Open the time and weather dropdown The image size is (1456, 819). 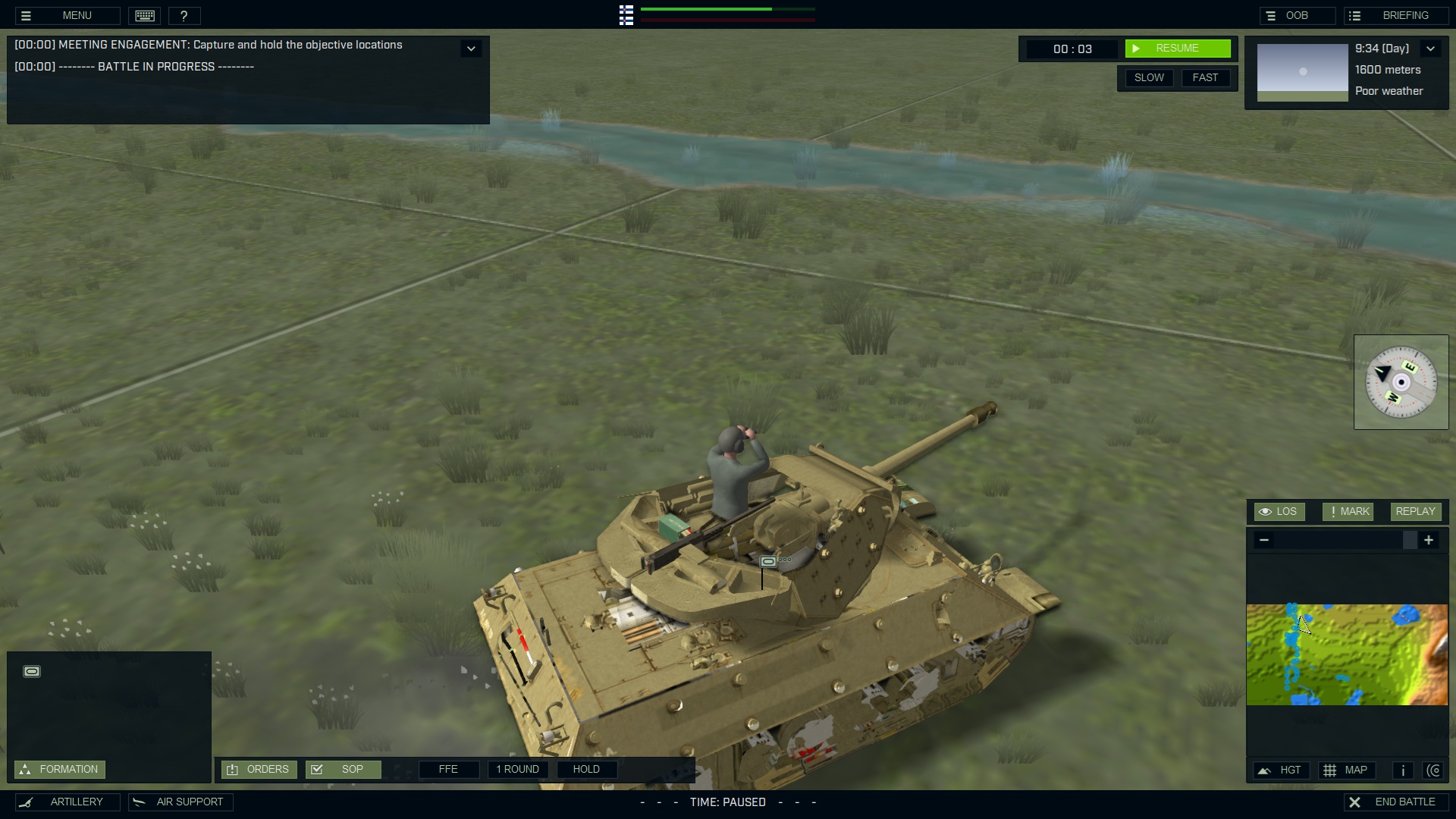click(x=1432, y=49)
